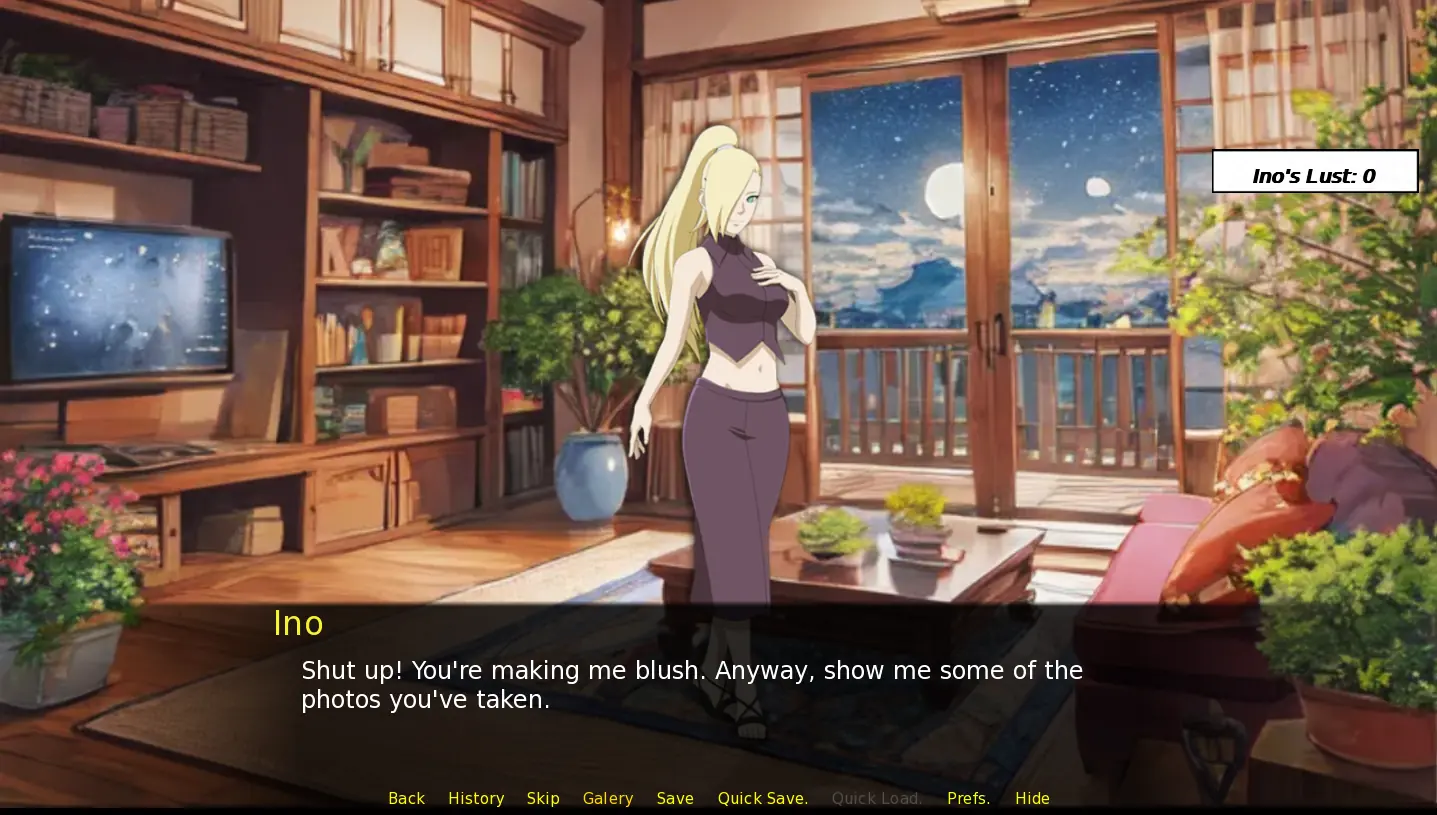Hide the dialogue interface

[x=1032, y=798]
